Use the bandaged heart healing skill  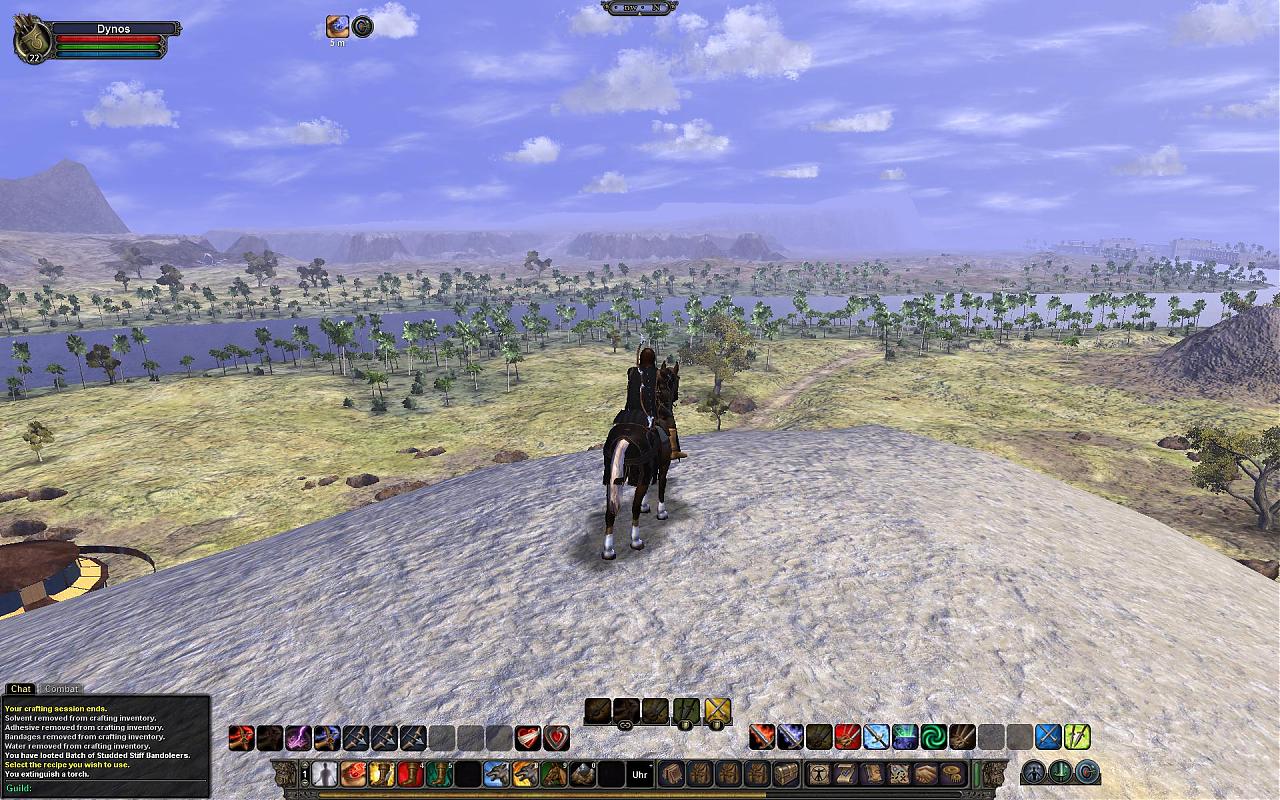click(x=527, y=738)
